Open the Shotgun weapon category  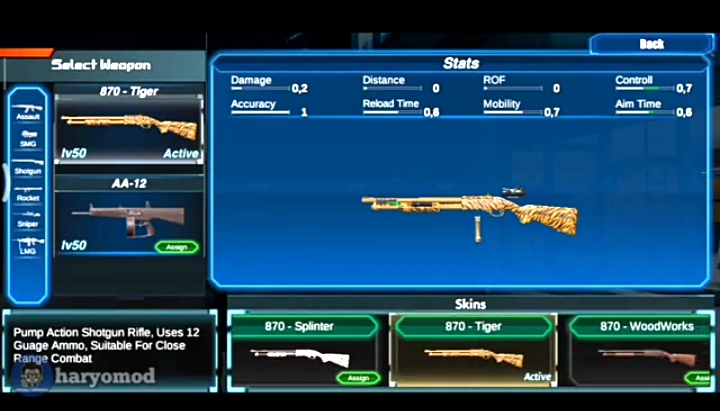pyautogui.click(x=28, y=167)
